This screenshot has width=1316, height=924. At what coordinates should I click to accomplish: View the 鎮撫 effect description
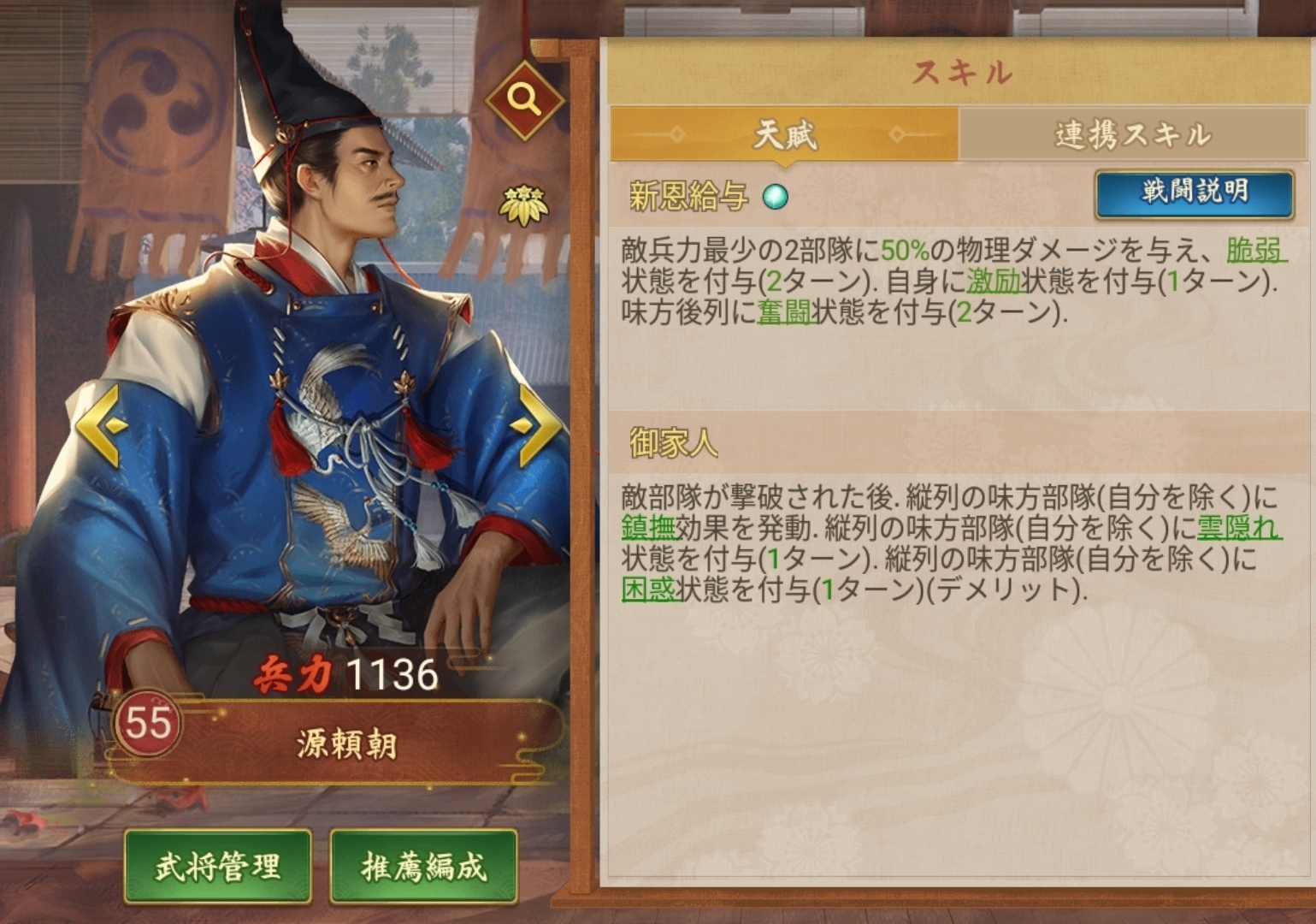(648, 527)
